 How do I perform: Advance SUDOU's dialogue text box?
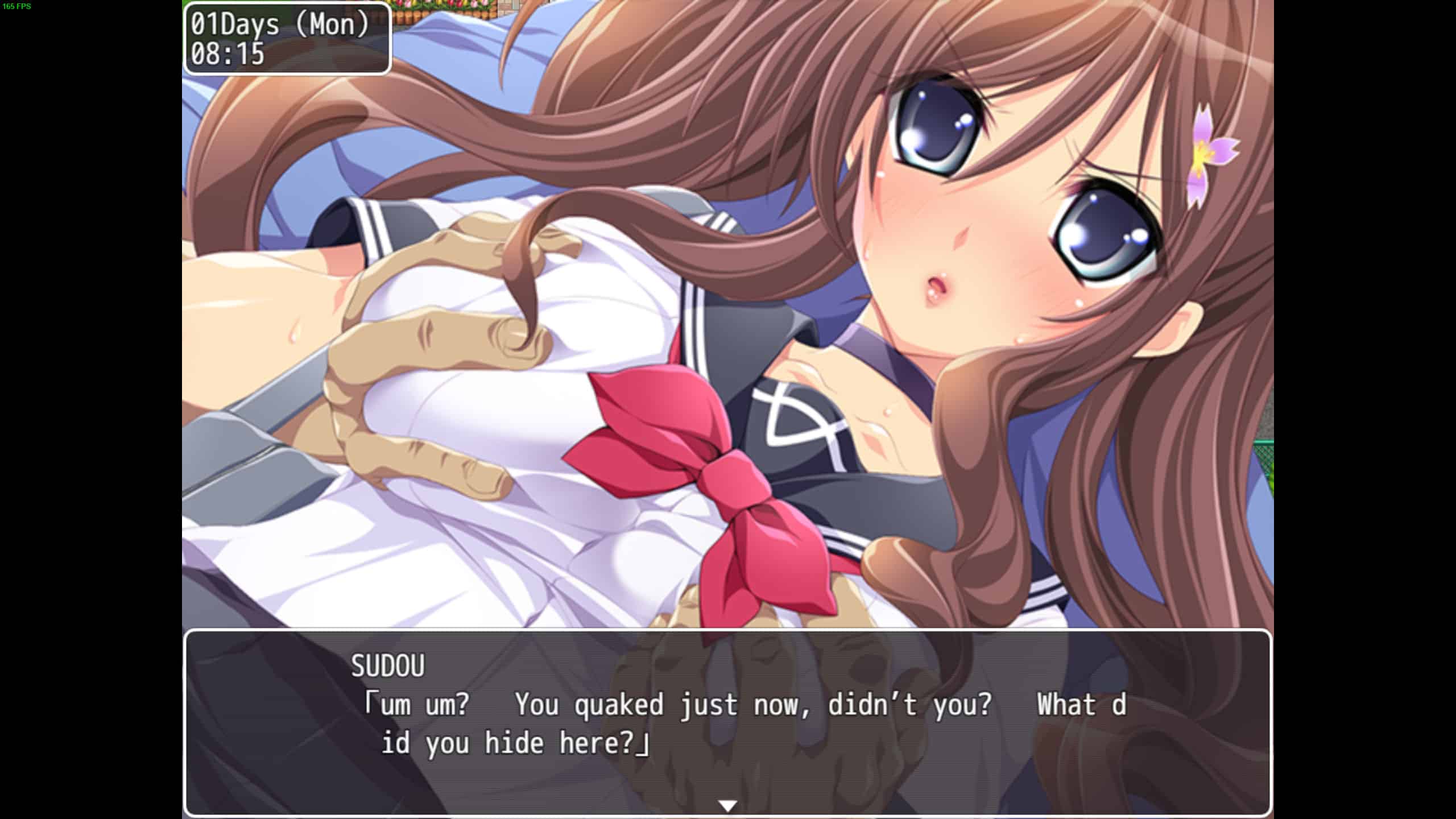pyautogui.click(x=727, y=722)
